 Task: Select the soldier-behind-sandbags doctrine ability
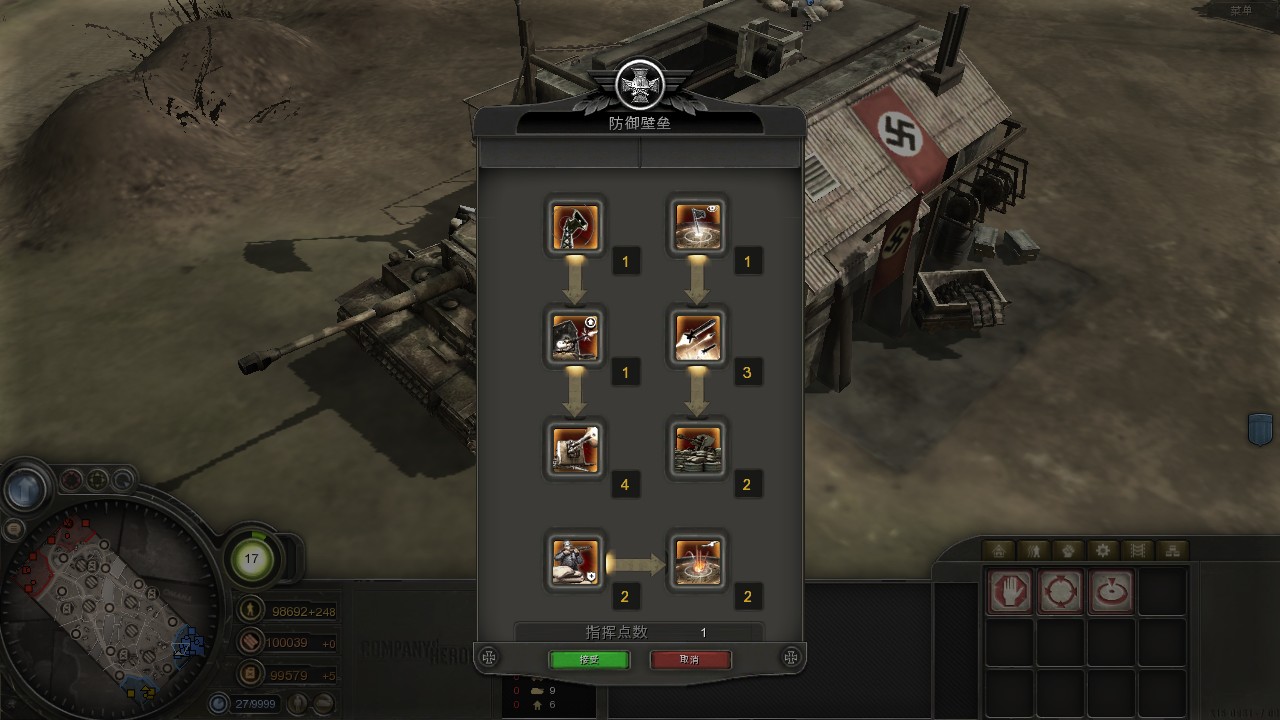pyautogui.click(x=575, y=560)
